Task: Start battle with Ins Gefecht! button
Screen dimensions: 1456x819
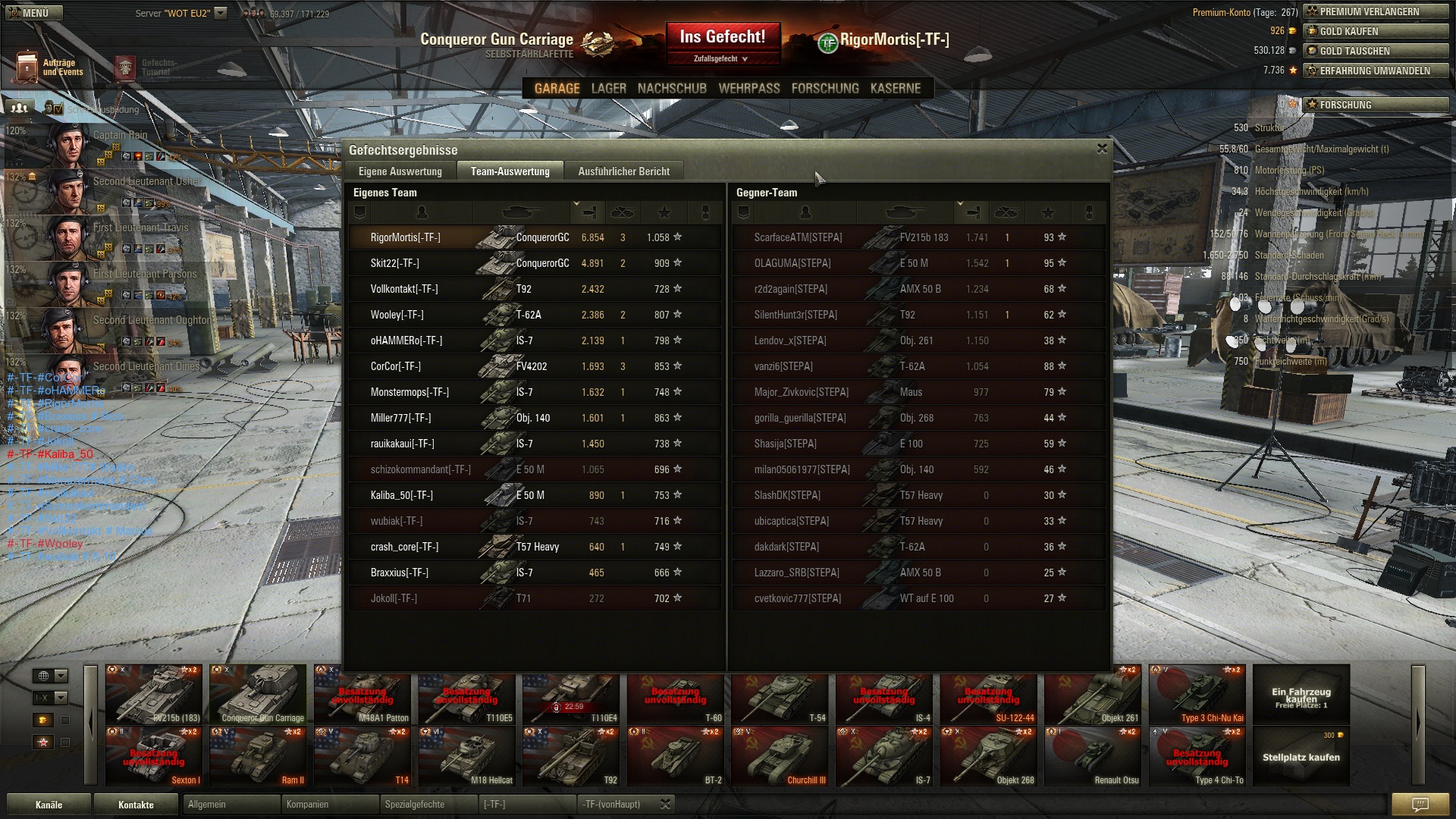Action: 722,37
